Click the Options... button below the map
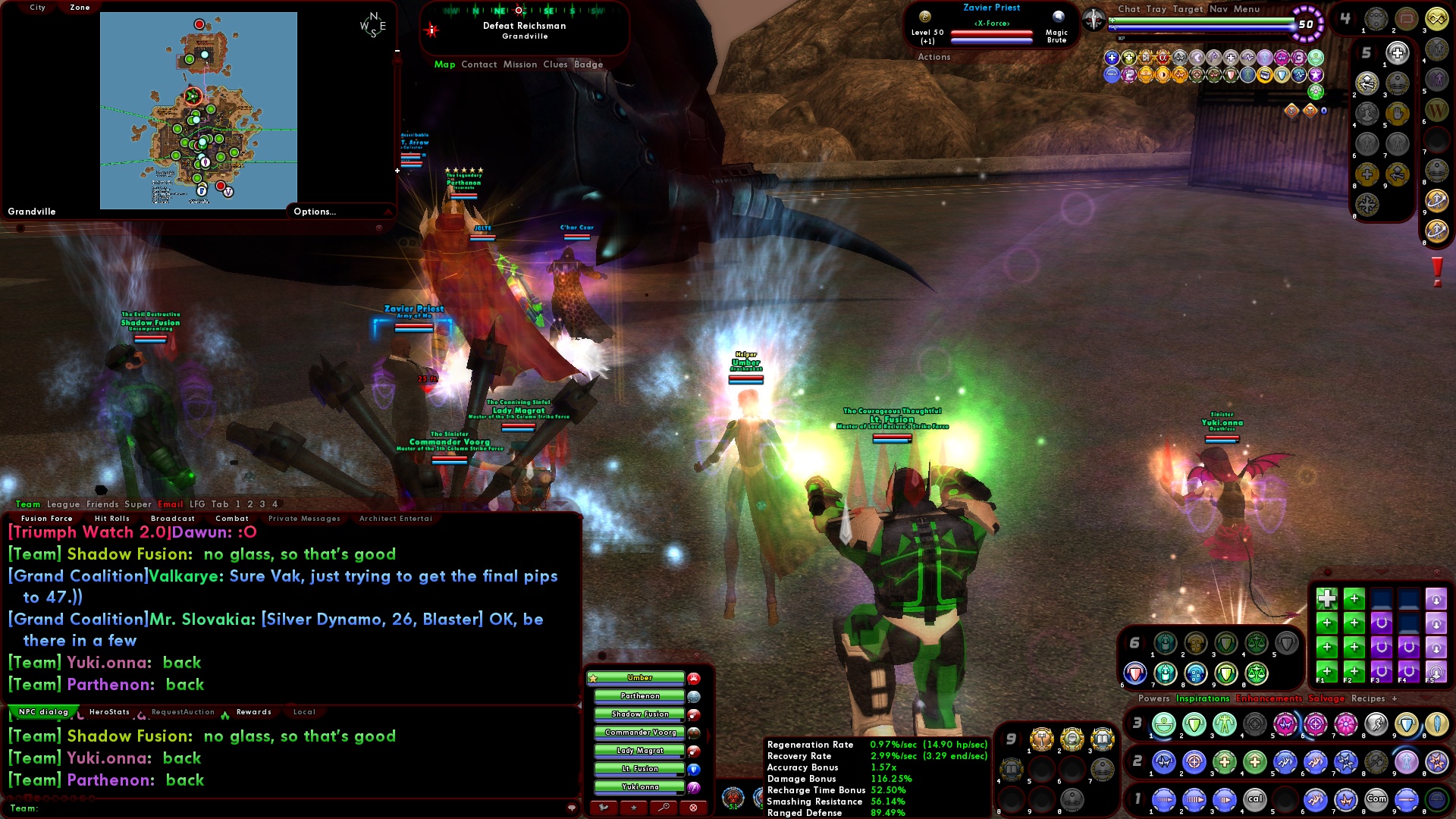The width and height of the screenshot is (1456, 819). tap(315, 212)
